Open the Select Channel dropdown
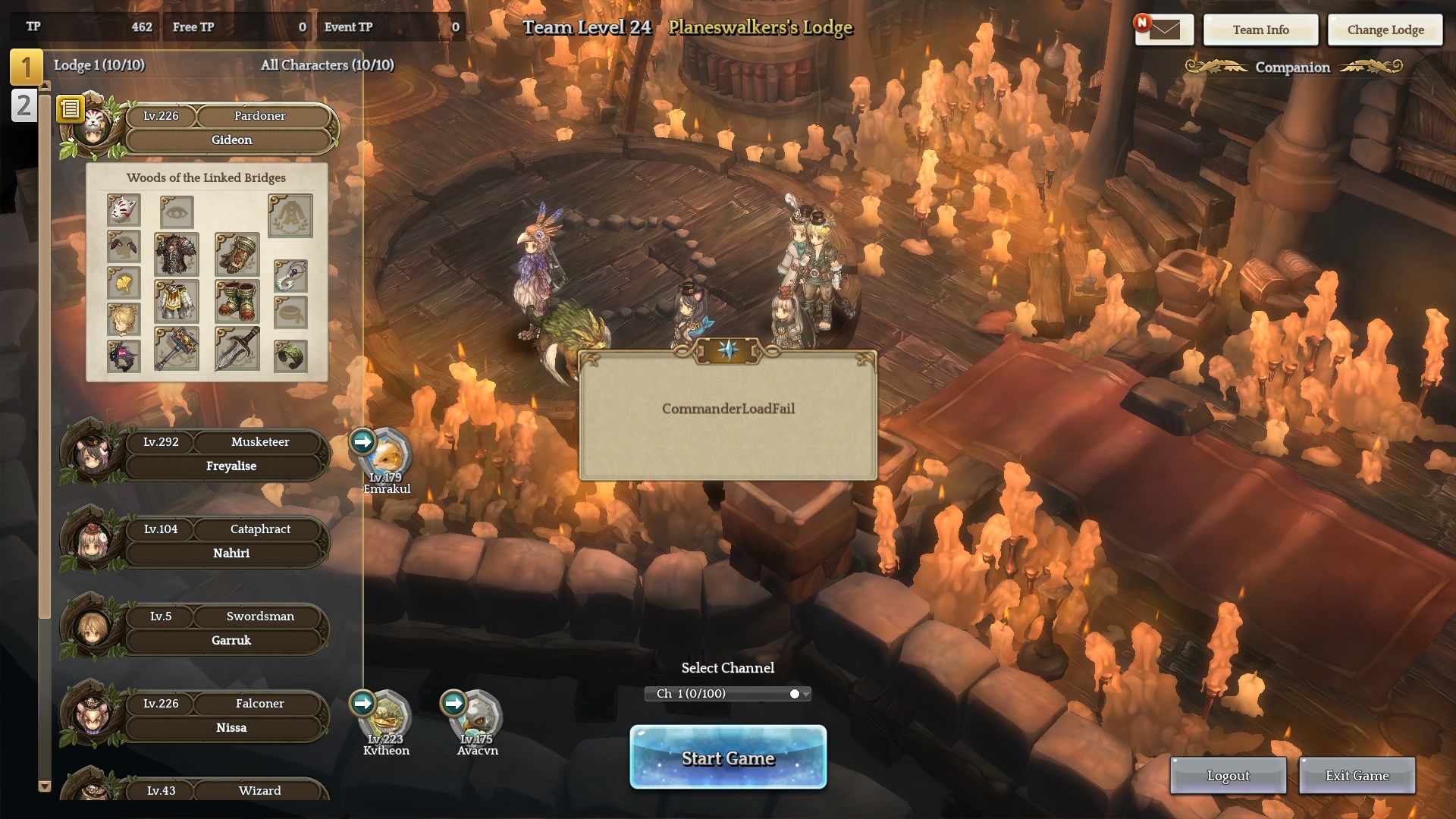 click(728, 694)
